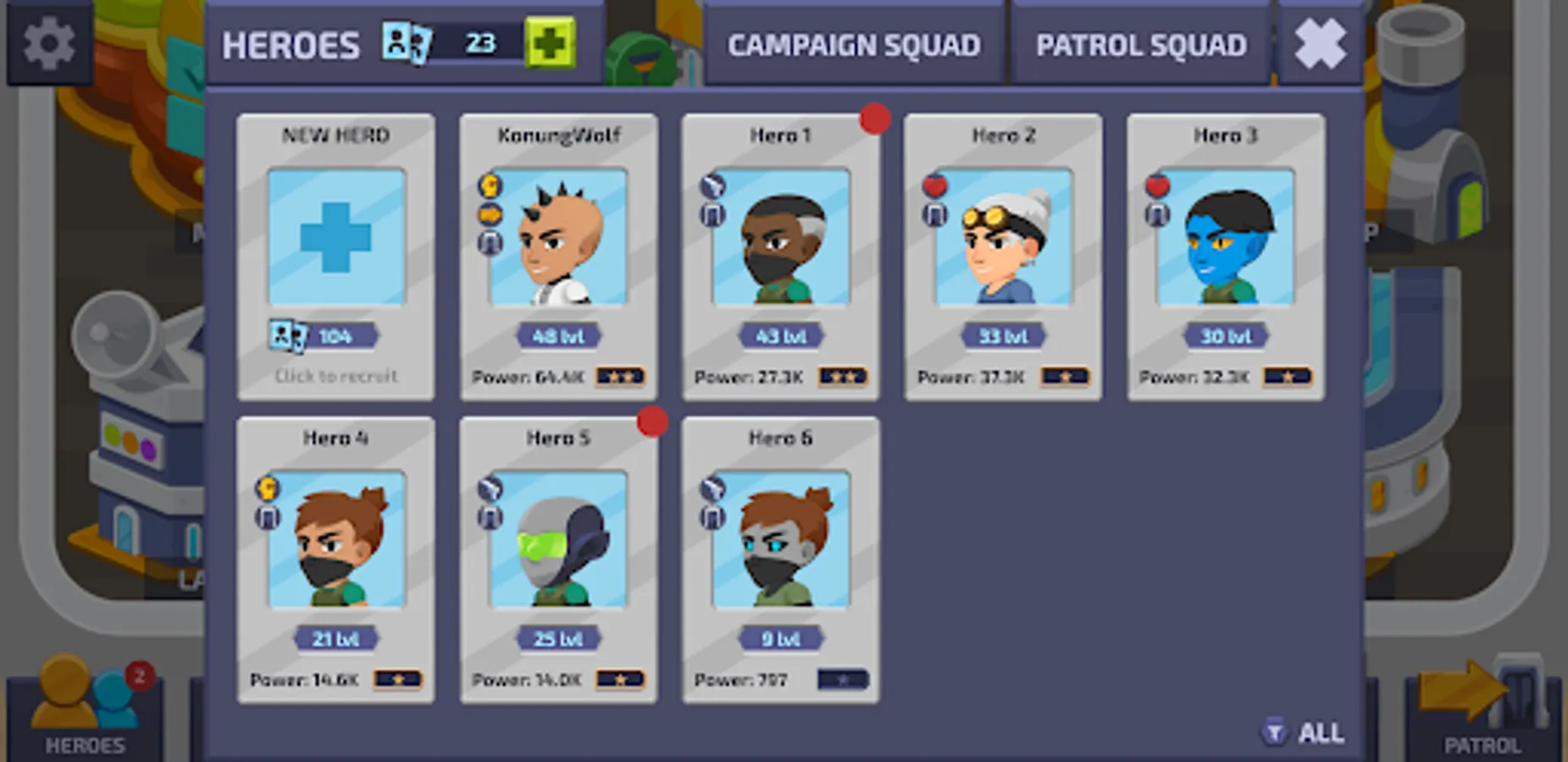
Task: Open the settings gear icon
Action: pyautogui.click(x=48, y=44)
